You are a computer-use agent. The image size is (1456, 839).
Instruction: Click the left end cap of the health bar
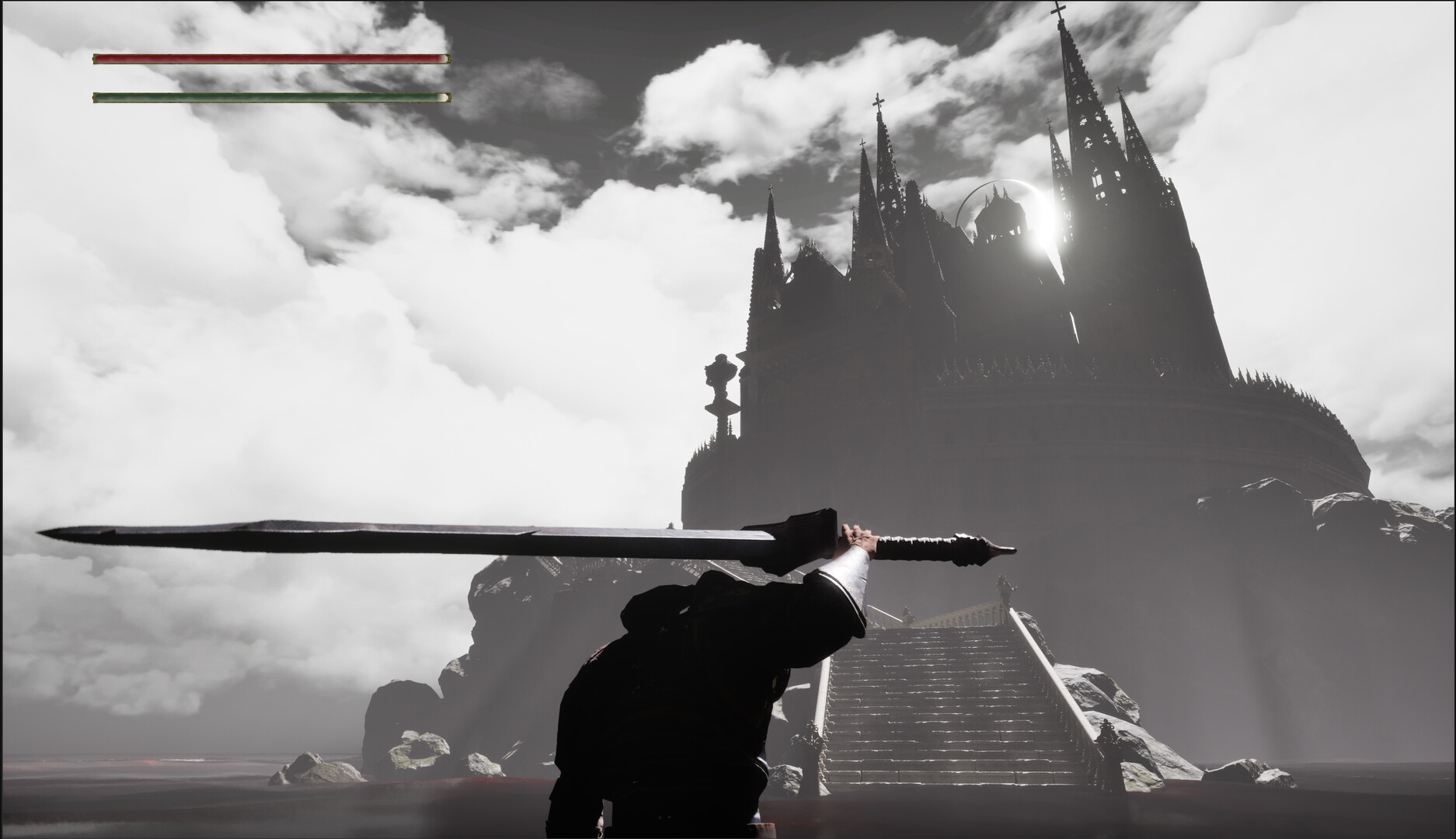click(x=95, y=57)
